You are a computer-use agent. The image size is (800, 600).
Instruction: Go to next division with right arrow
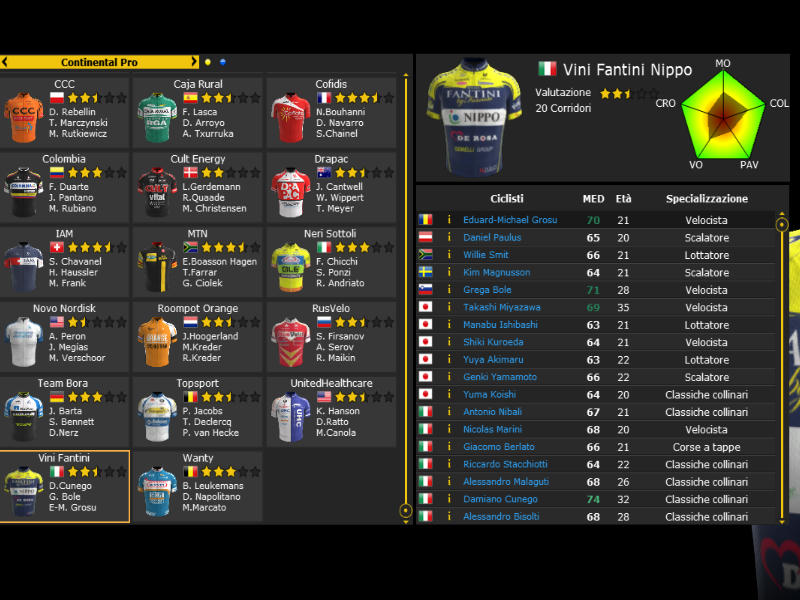194,62
